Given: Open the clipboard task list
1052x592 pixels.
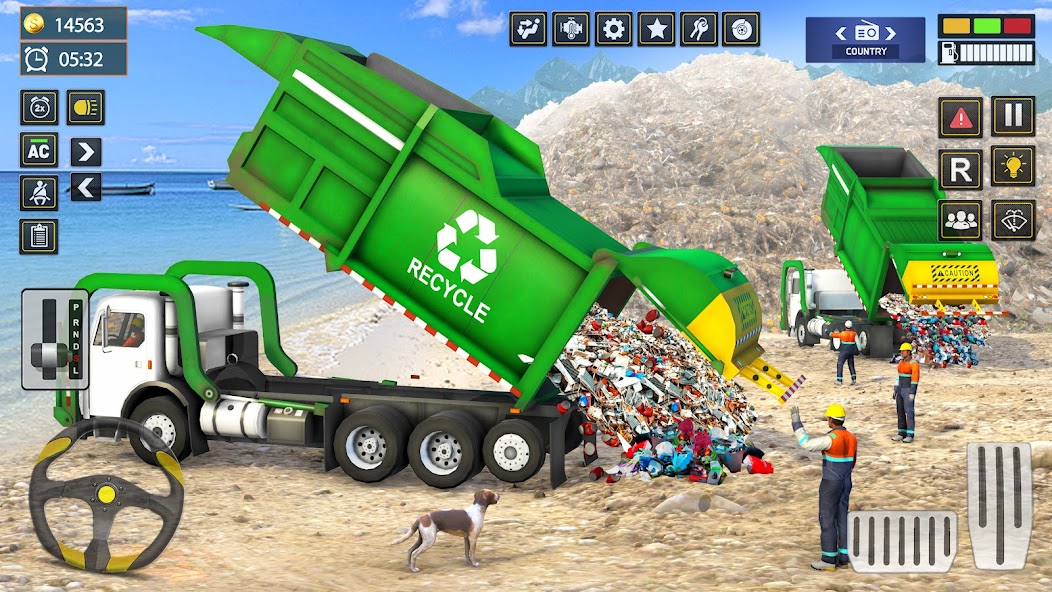Looking at the screenshot, I should point(39,236).
